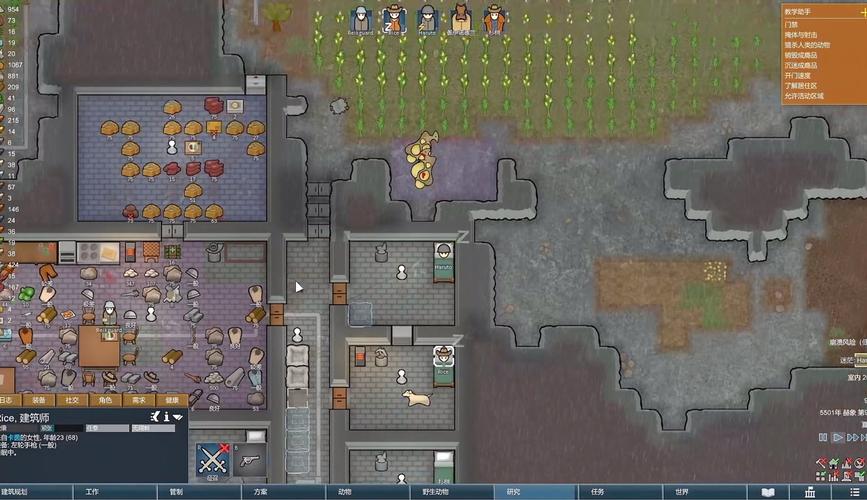Open the 管制 (Restrict) menu
The width and height of the screenshot is (867, 500).
coord(176,492)
